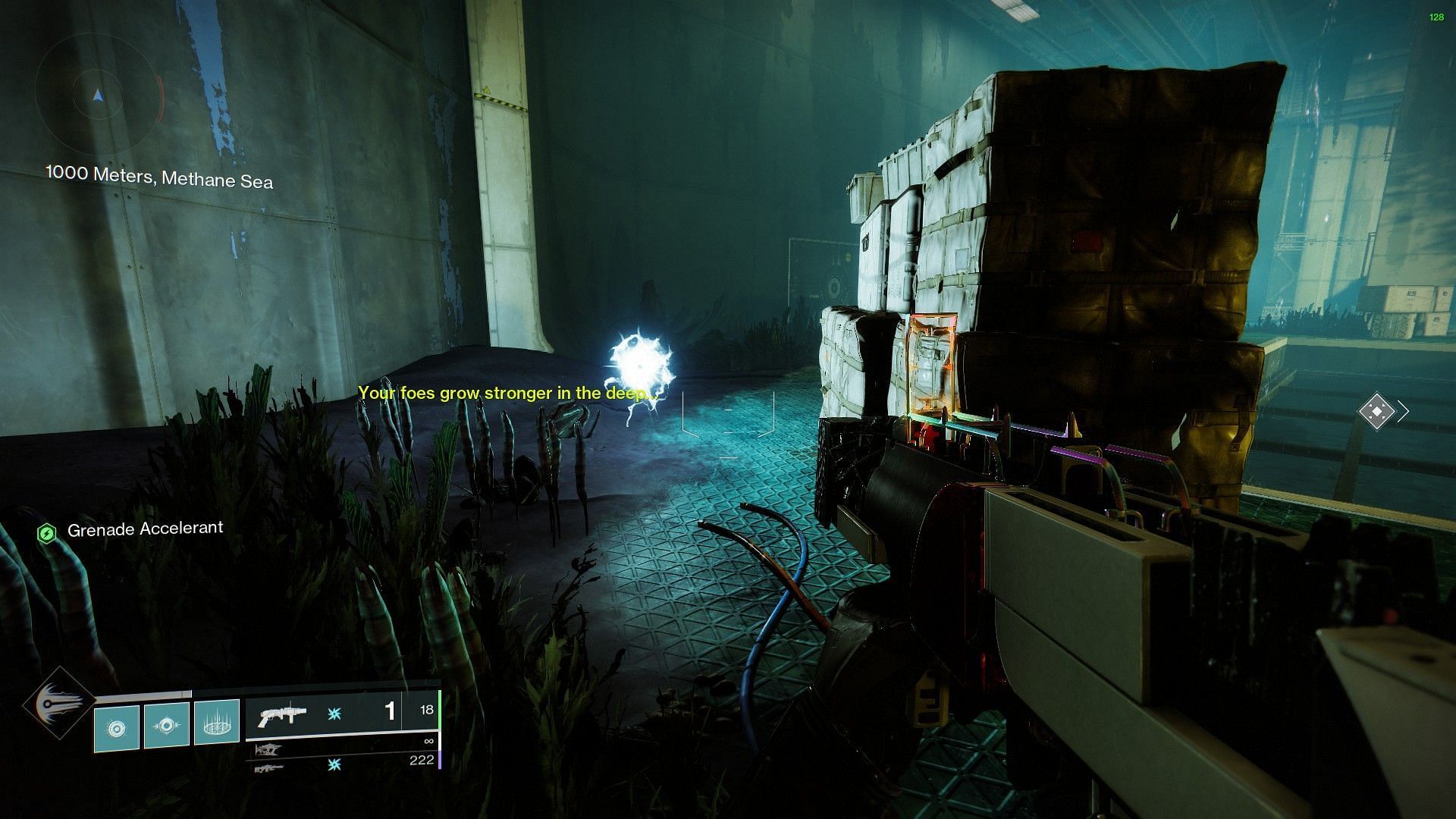Click the diamond objective waypoint marker
Image resolution: width=1456 pixels, height=819 pixels.
(x=1376, y=412)
